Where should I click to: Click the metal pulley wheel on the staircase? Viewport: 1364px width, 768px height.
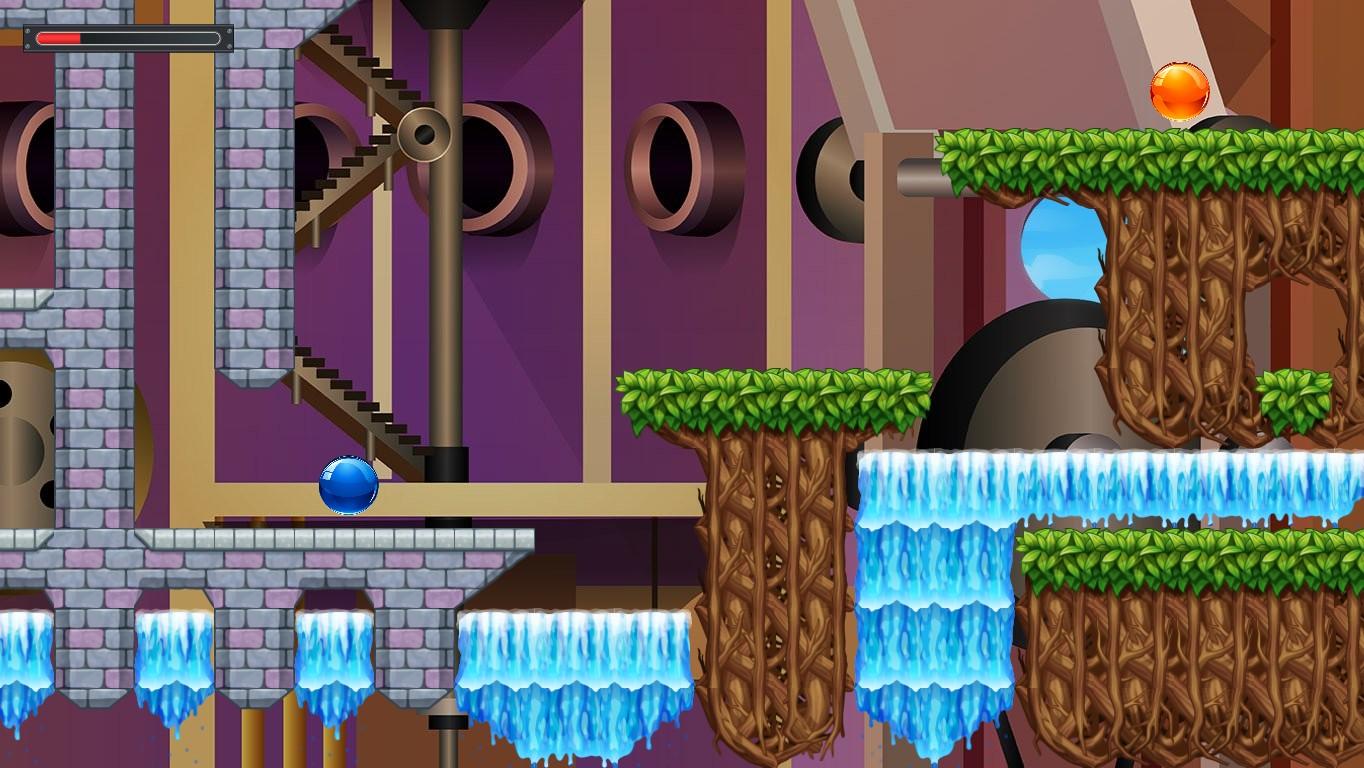424,133
